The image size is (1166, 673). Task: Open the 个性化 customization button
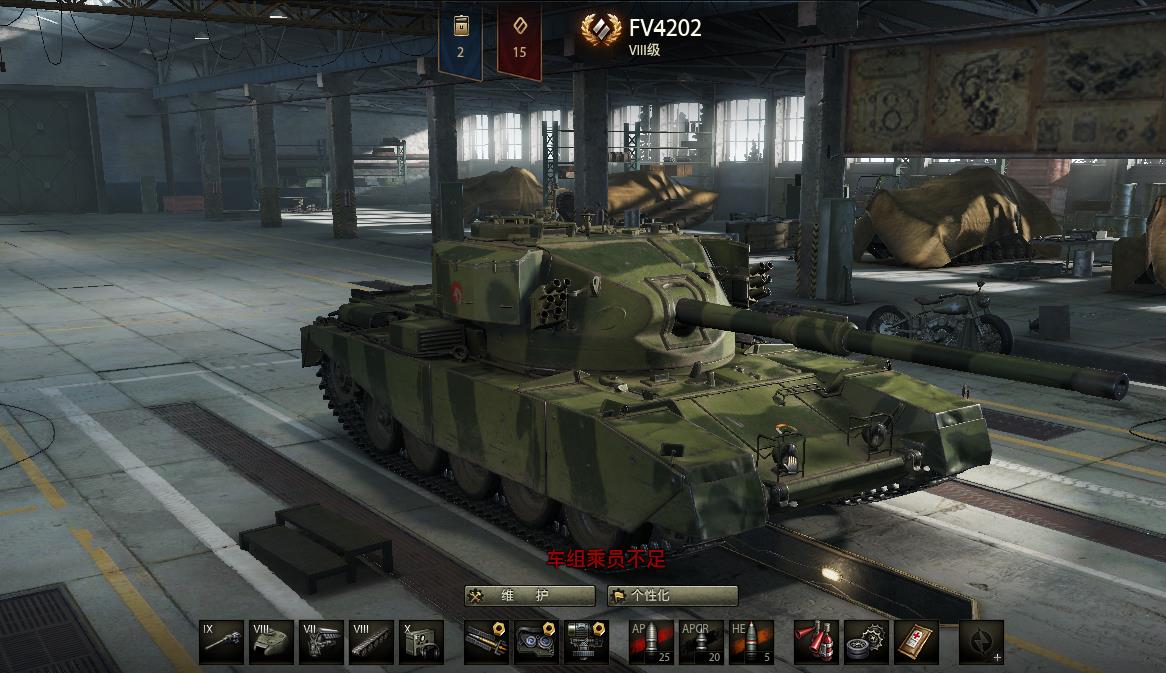[672, 596]
